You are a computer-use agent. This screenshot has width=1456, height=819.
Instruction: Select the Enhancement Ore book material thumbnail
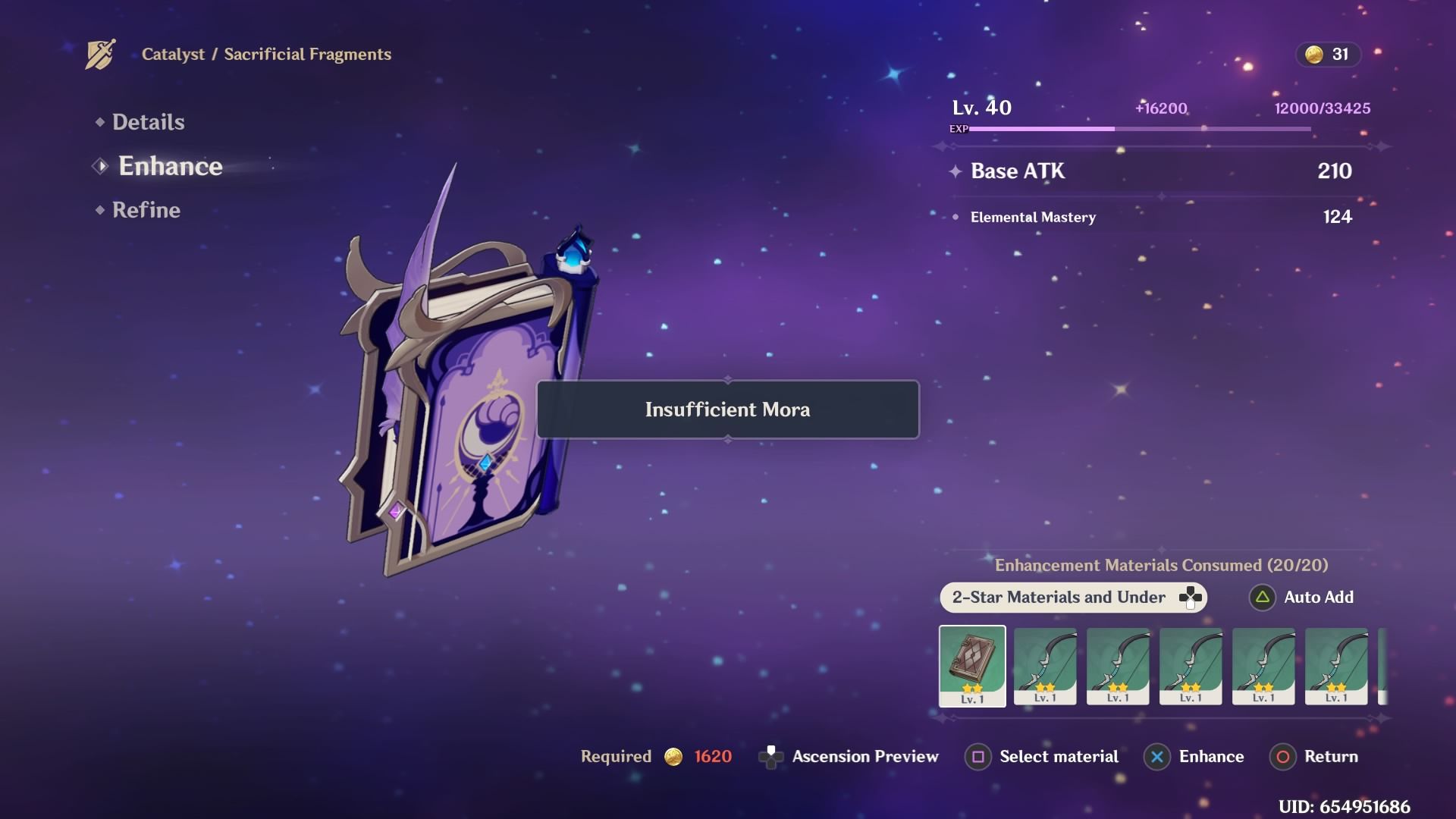point(972,667)
